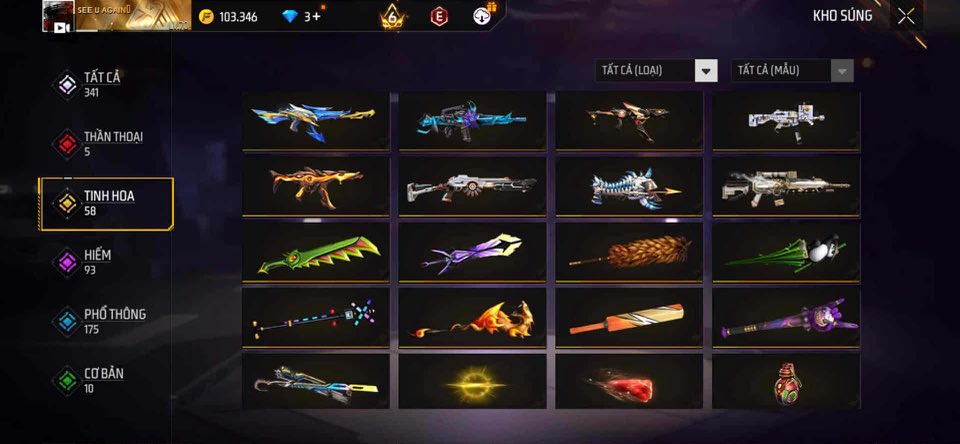This screenshot has width=960, height=444.
Task: Select the orange cricket bat skin
Action: [629, 317]
